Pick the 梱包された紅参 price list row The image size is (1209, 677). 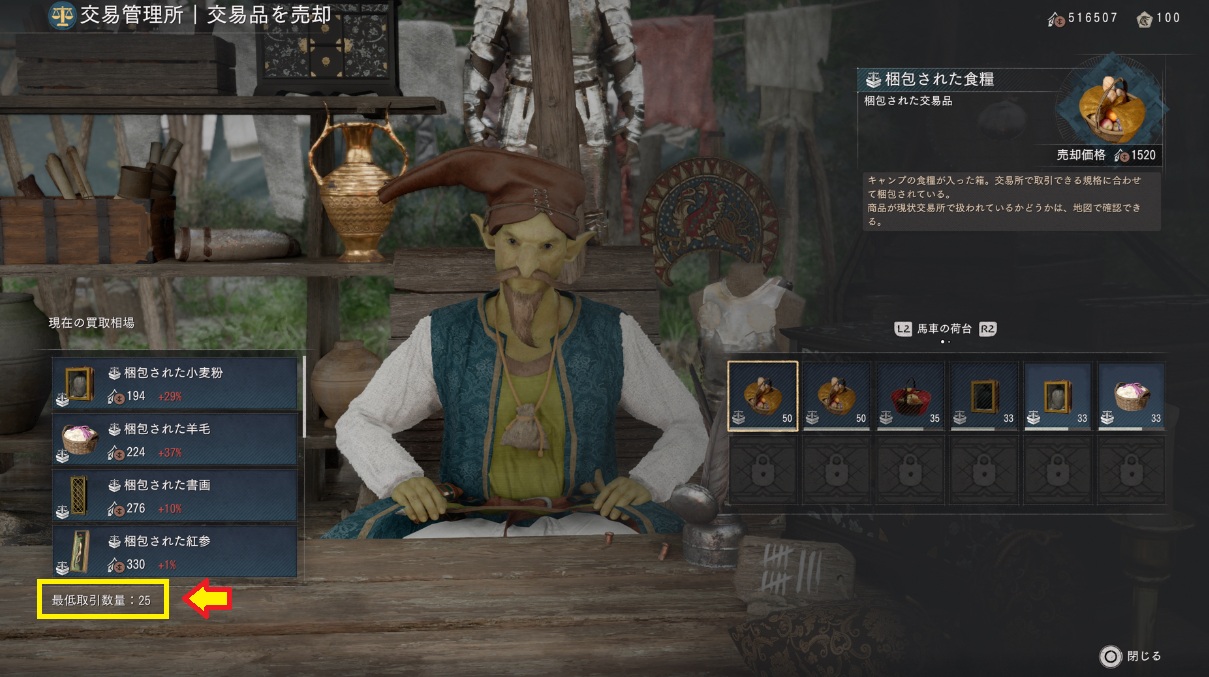click(x=176, y=551)
